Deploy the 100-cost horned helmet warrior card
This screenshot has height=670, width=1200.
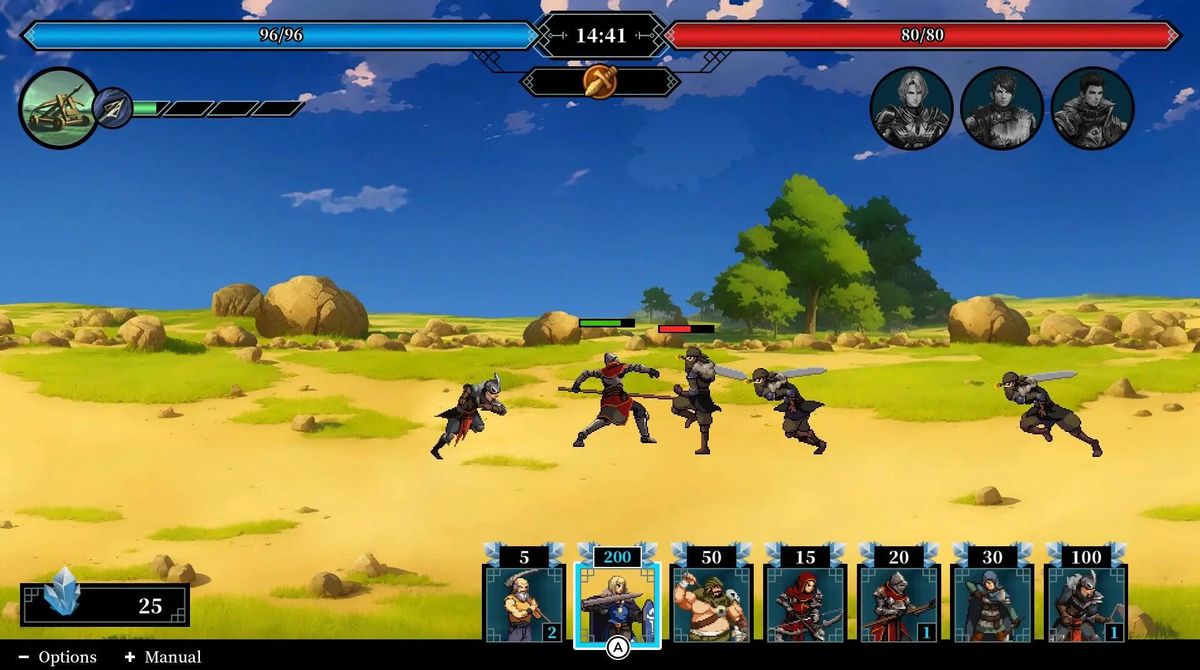point(1086,603)
